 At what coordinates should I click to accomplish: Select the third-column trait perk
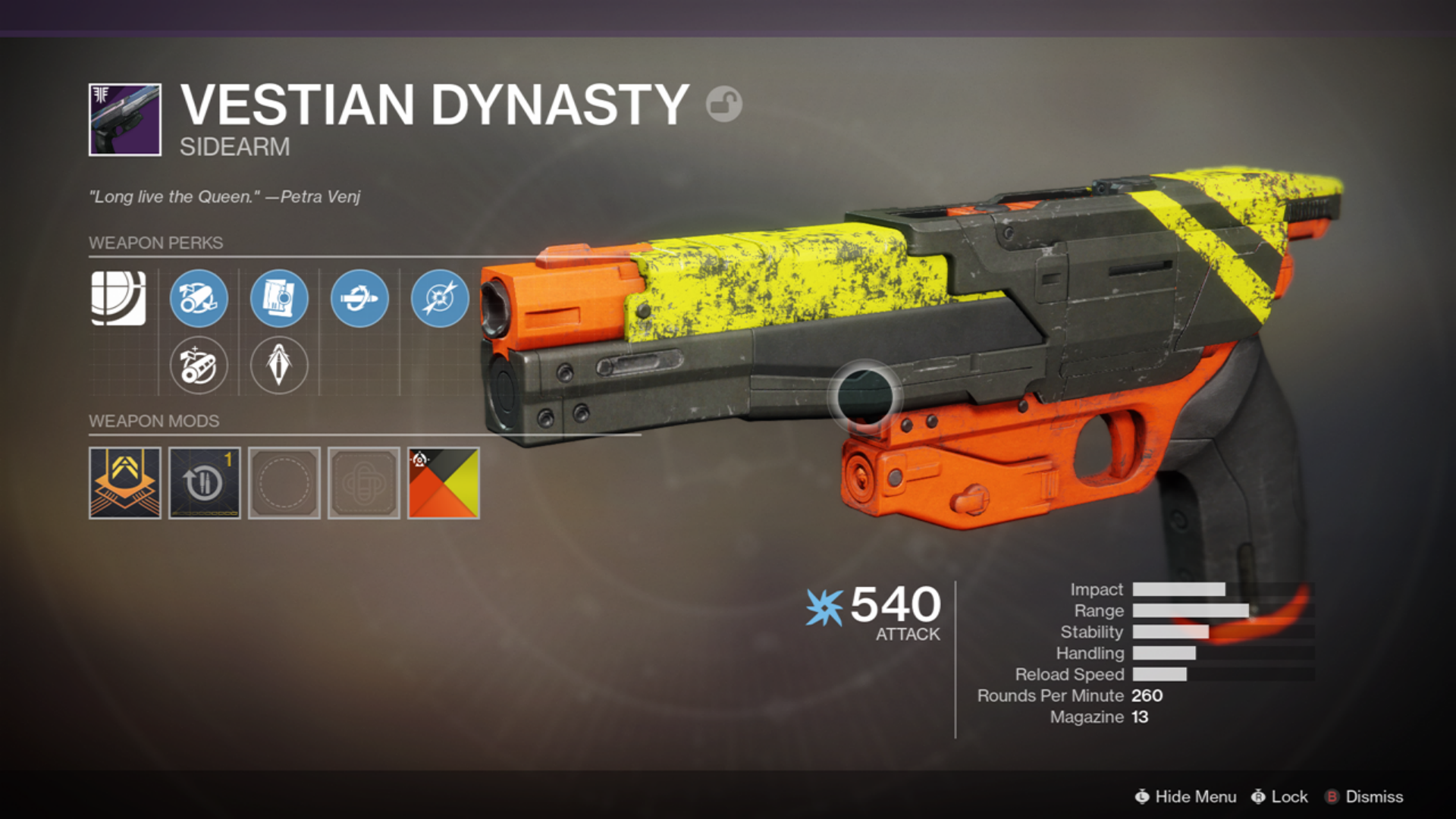360,299
